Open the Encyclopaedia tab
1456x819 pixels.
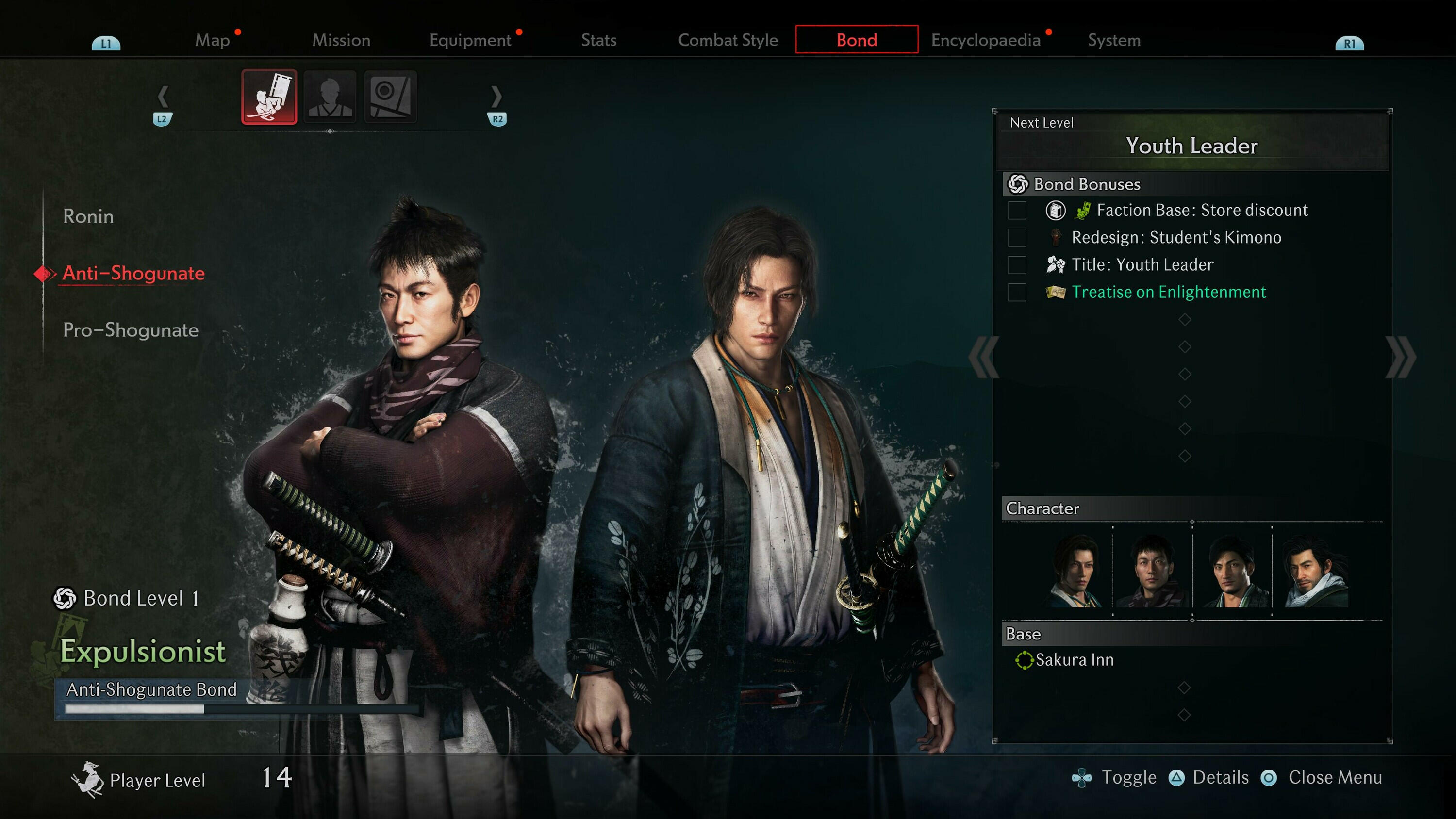986,40
